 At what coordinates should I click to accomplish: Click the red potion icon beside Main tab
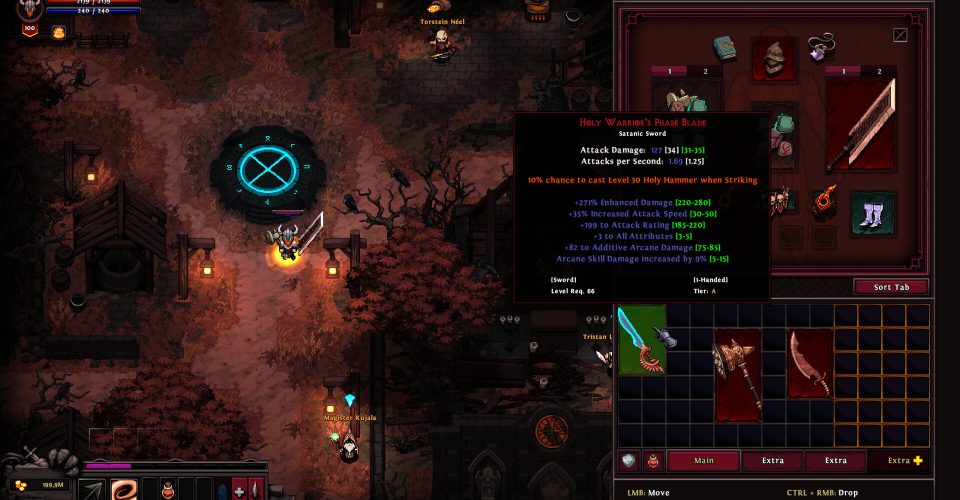point(652,461)
